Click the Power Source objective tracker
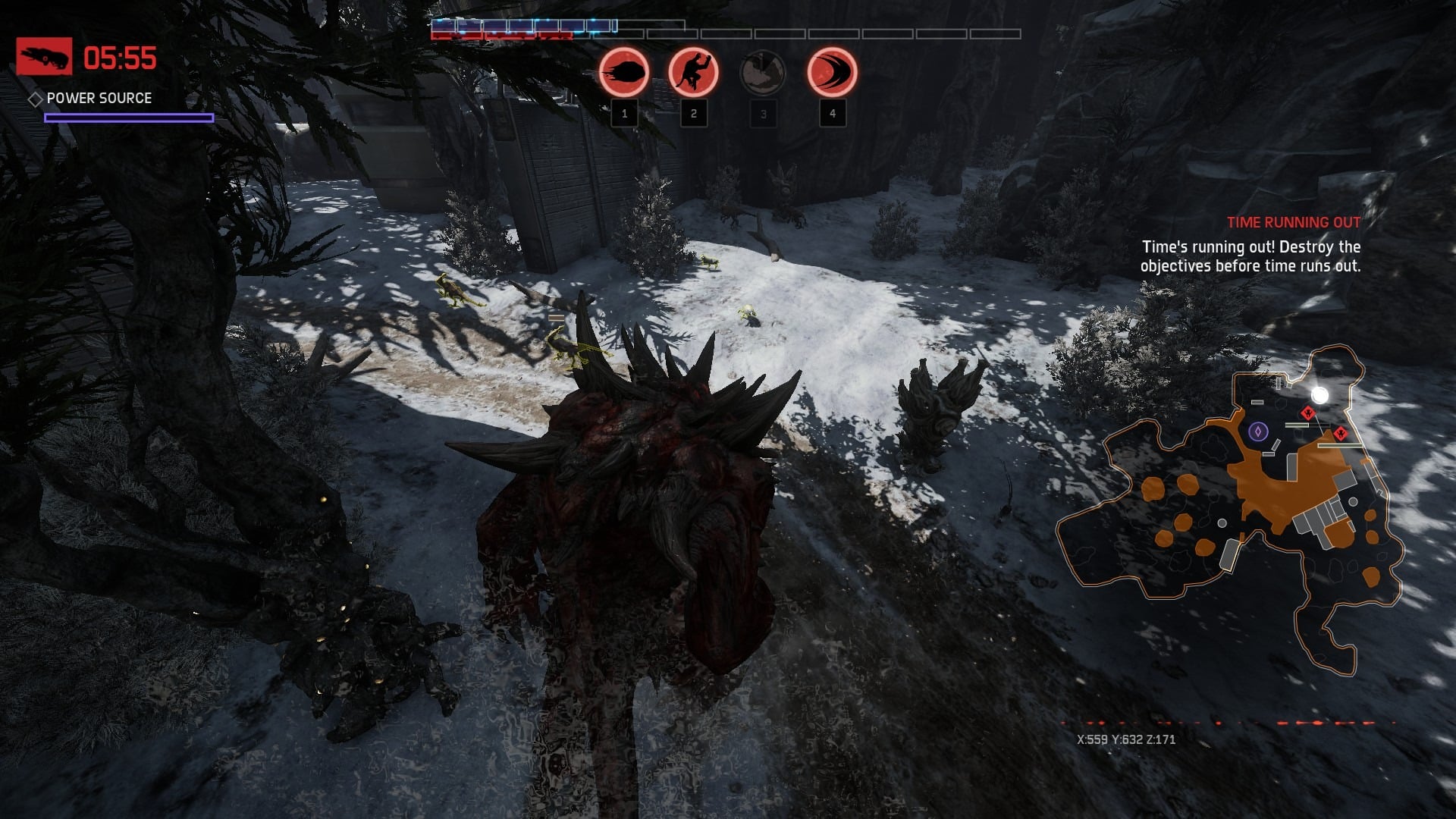1456x819 pixels. [99, 99]
